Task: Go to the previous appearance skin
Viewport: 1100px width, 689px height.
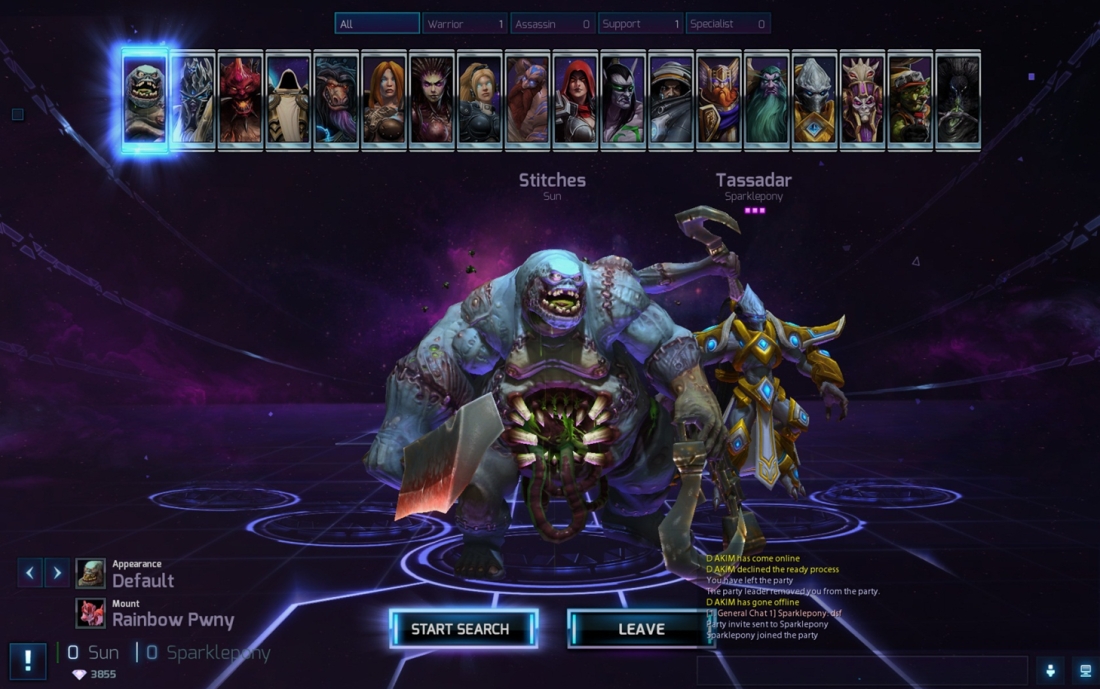Action: click(x=30, y=572)
